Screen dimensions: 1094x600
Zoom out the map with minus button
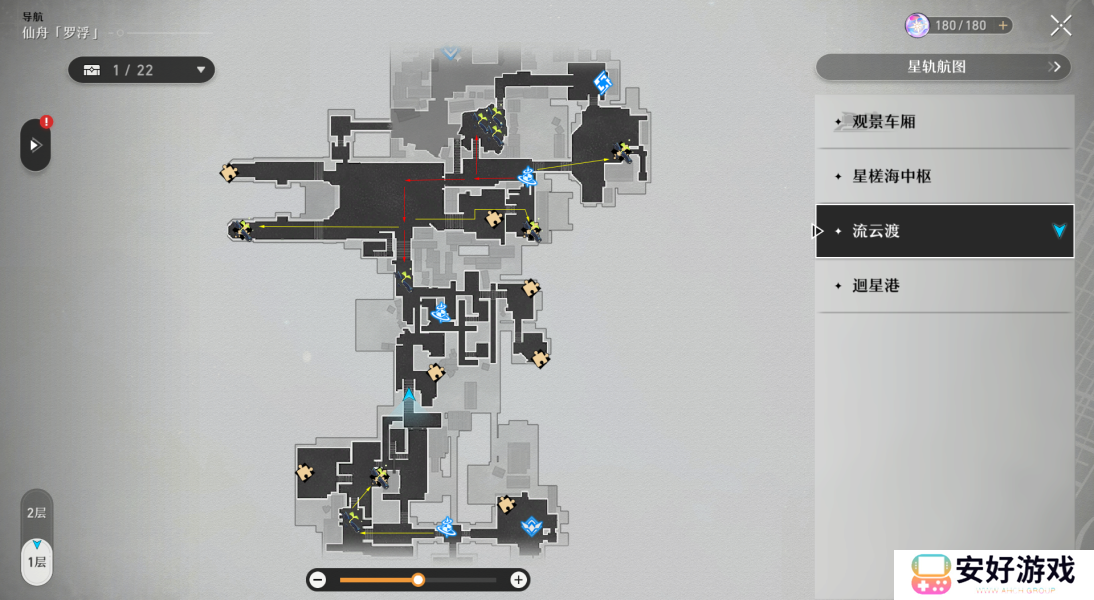coord(318,580)
